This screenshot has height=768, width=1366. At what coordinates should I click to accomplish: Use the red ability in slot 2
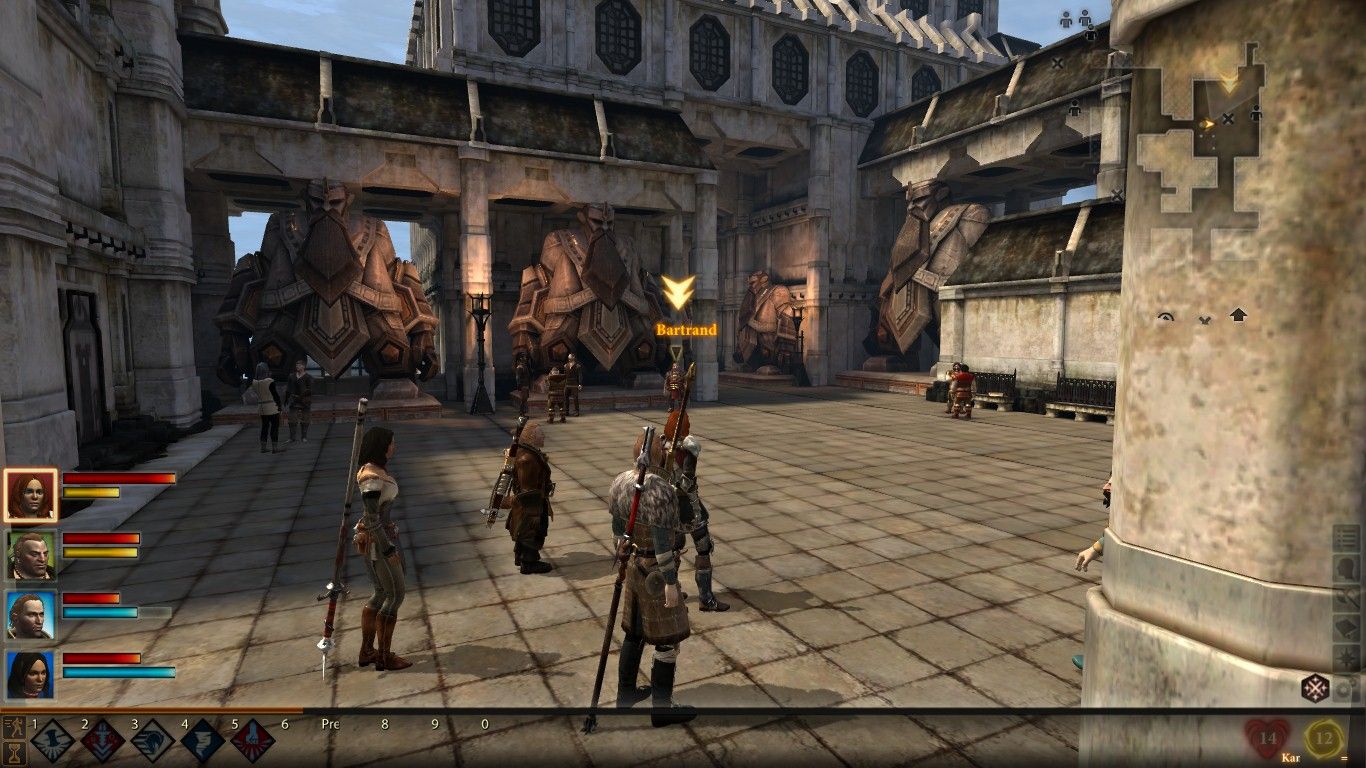(x=103, y=741)
